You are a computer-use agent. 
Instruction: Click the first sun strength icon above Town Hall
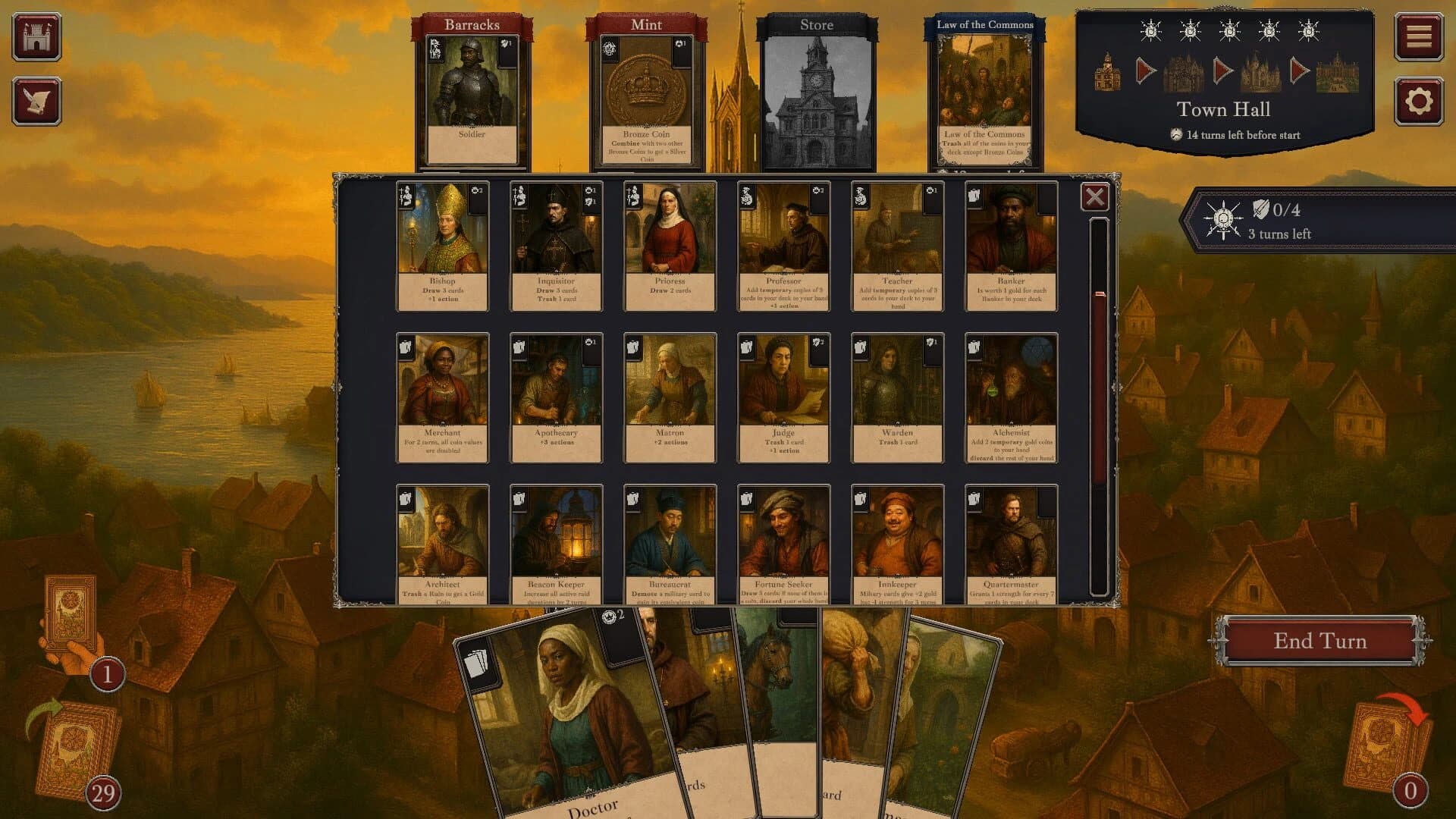[x=1149, y=32]
